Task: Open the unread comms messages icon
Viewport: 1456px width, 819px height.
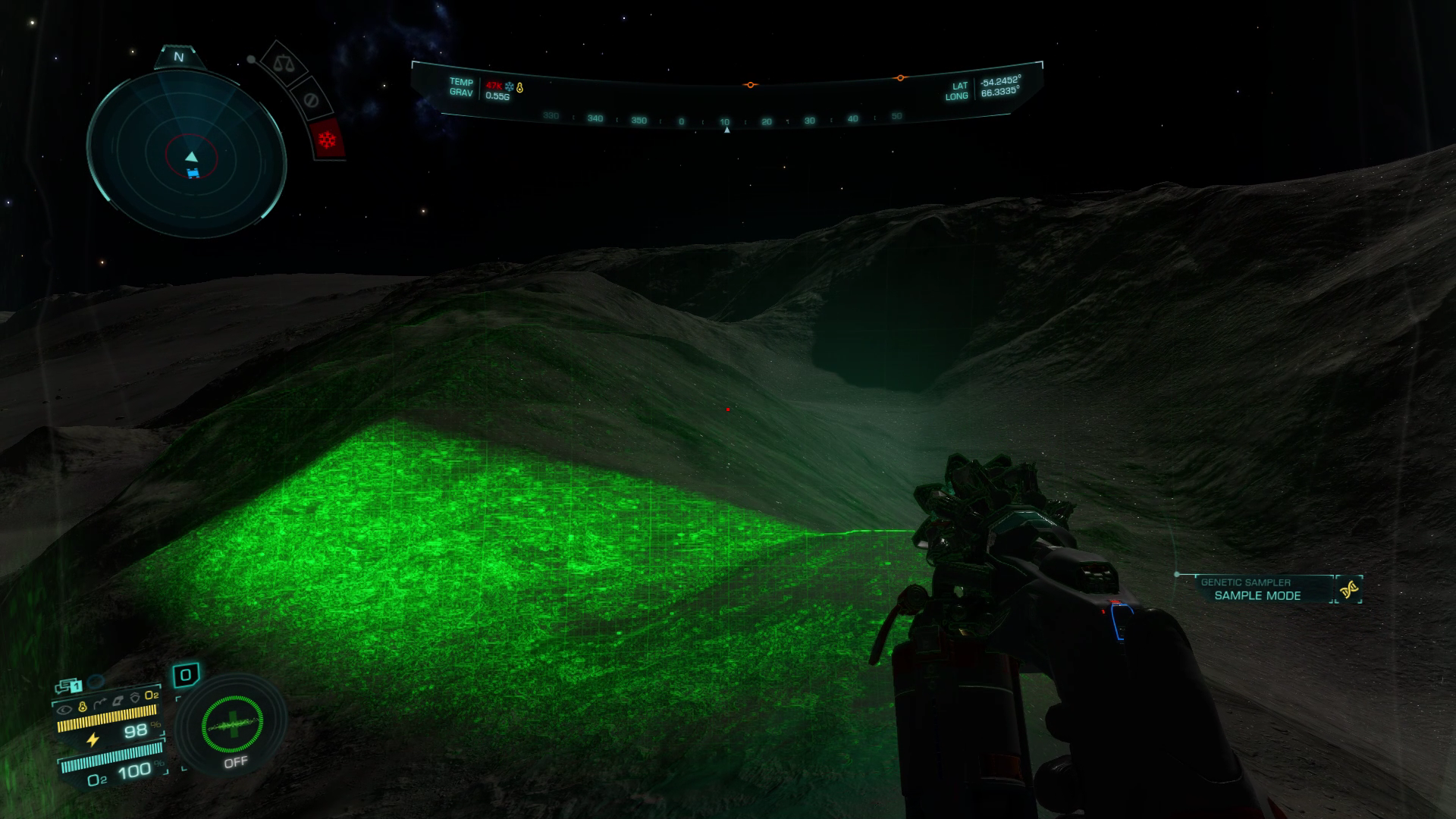Action: click(70, 686)
